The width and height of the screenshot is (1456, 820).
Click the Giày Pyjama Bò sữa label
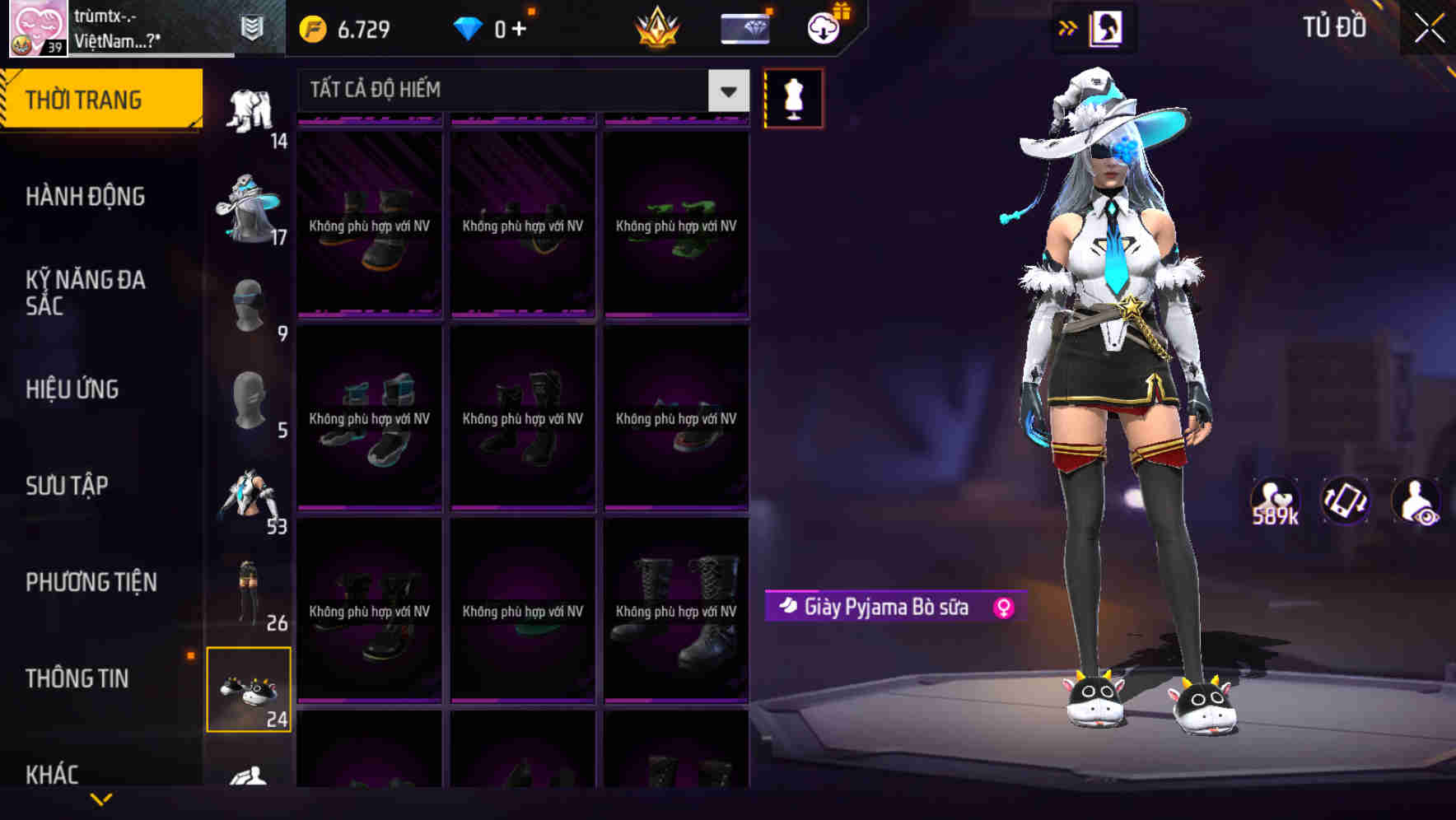(x=885, y=606)
